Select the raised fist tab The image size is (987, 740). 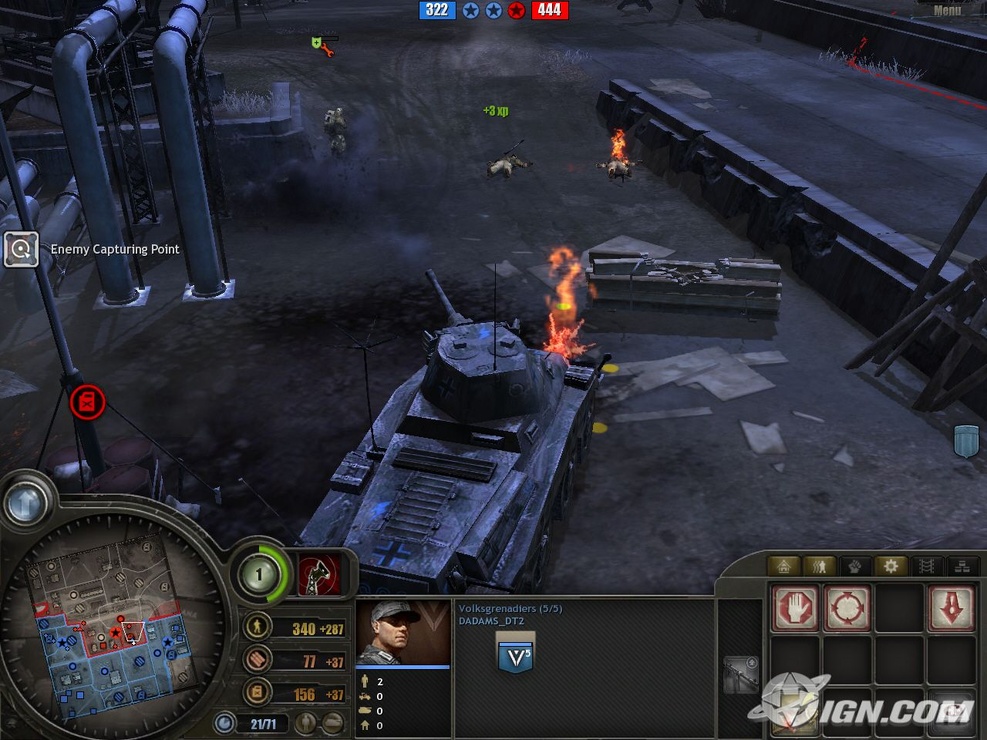[855, 566]
